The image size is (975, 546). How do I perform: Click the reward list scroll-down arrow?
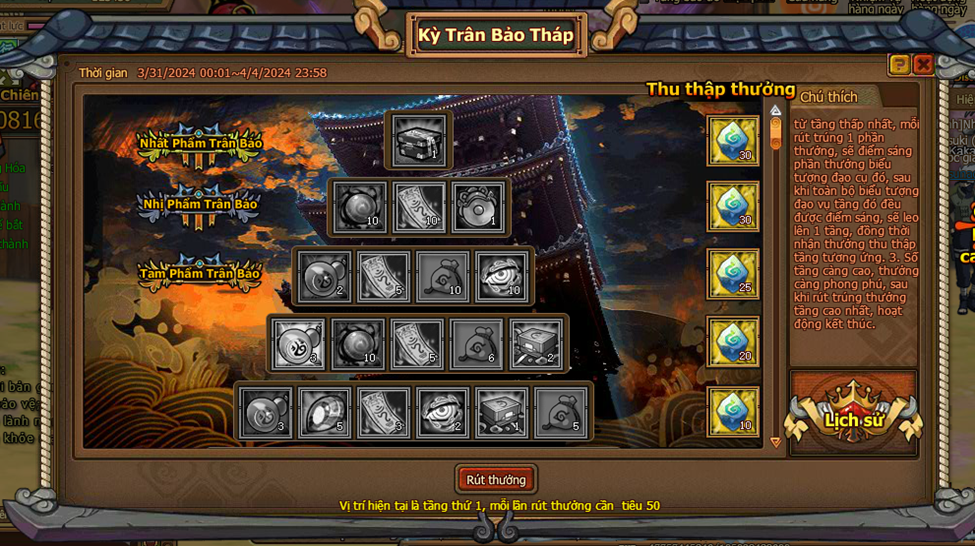click(775, 441)
